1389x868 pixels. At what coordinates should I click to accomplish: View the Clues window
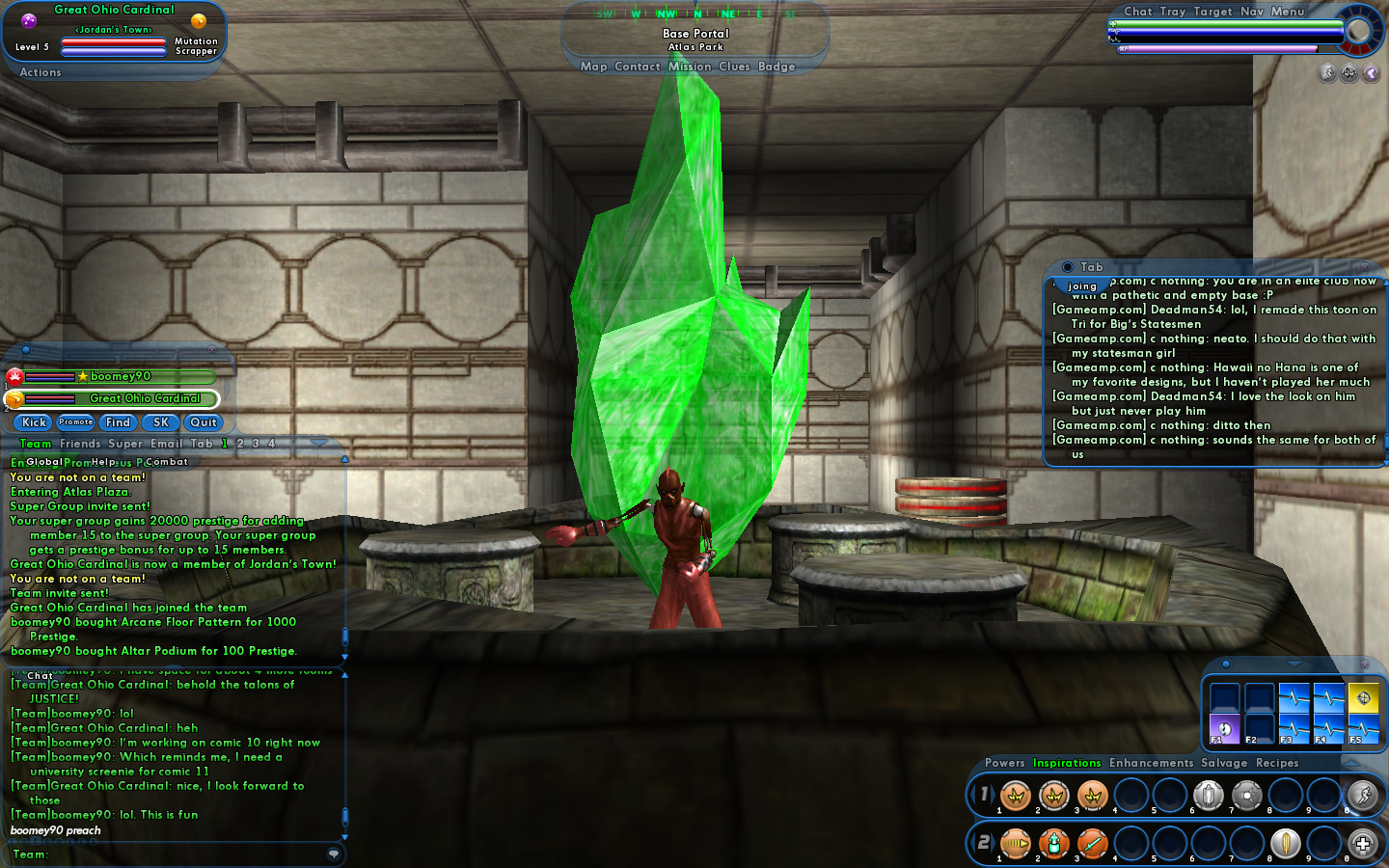tap(734, 67)
